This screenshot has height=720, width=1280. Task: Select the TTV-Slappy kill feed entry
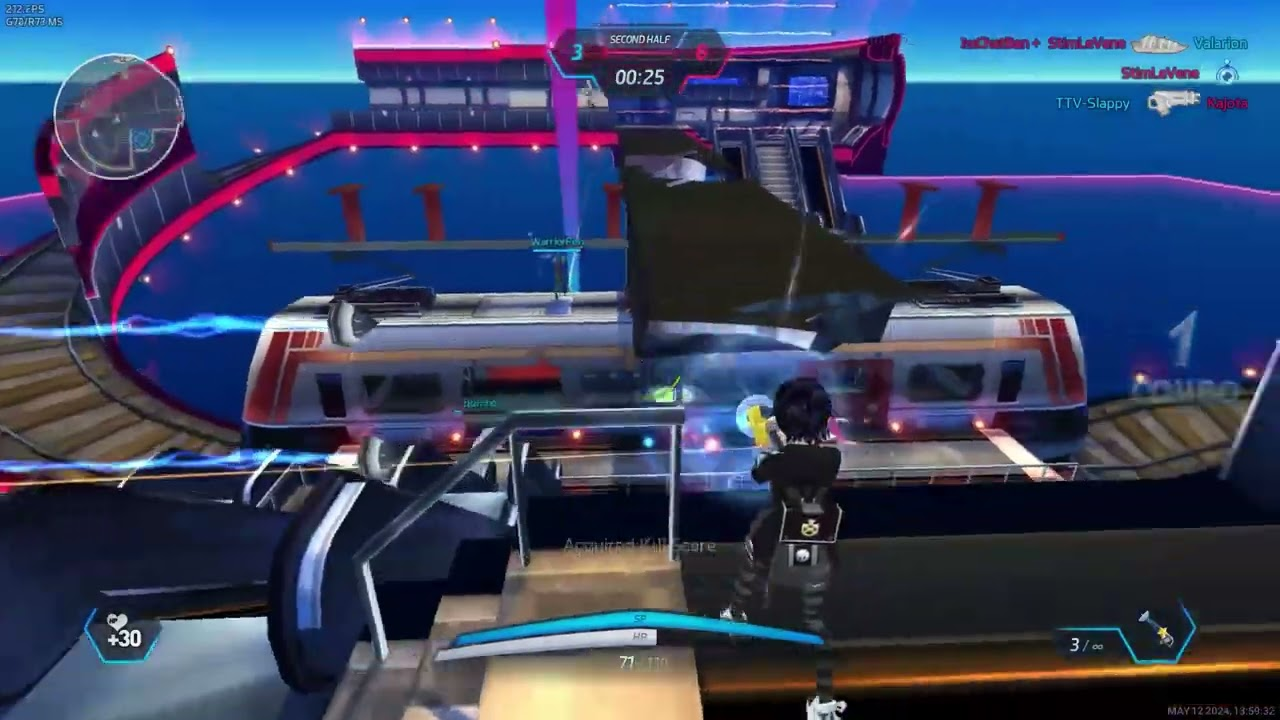coord(1092,103)
